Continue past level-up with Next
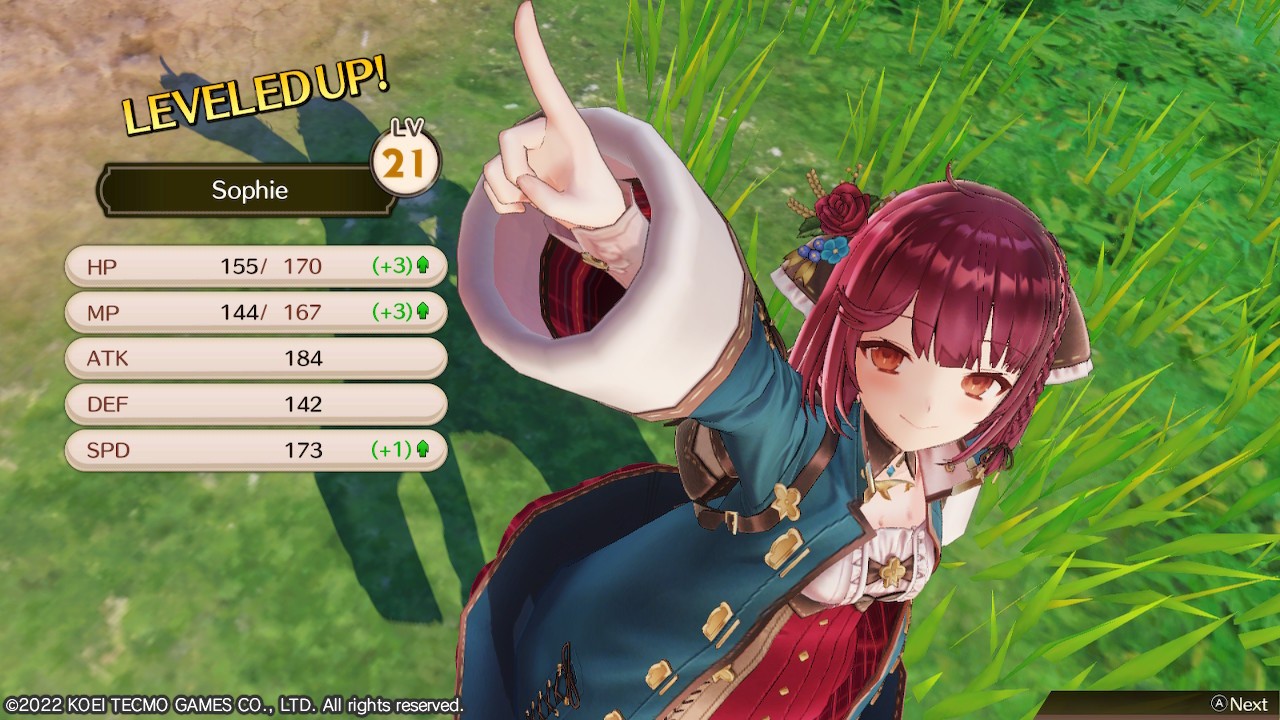Screen dimensions: 1280x720 click(1238, 704)
